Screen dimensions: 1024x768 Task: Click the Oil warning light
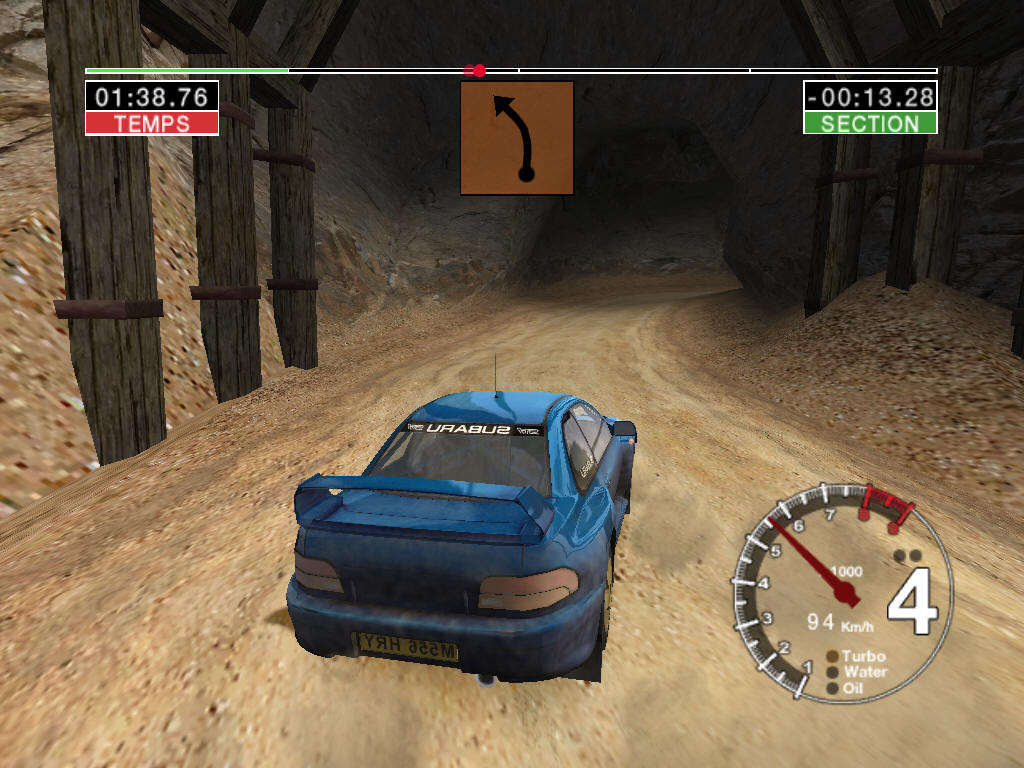click(x=832, y=688)
